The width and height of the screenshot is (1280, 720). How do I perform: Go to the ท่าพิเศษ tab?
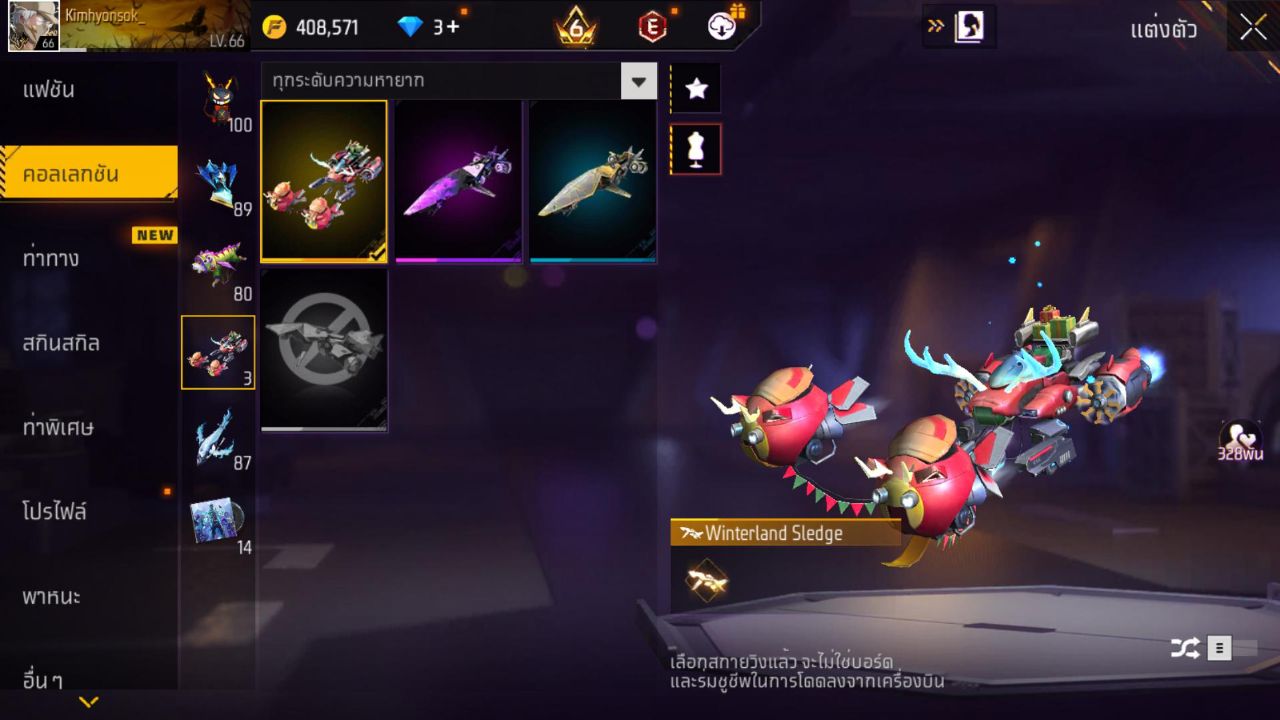[x=59, y=428]
